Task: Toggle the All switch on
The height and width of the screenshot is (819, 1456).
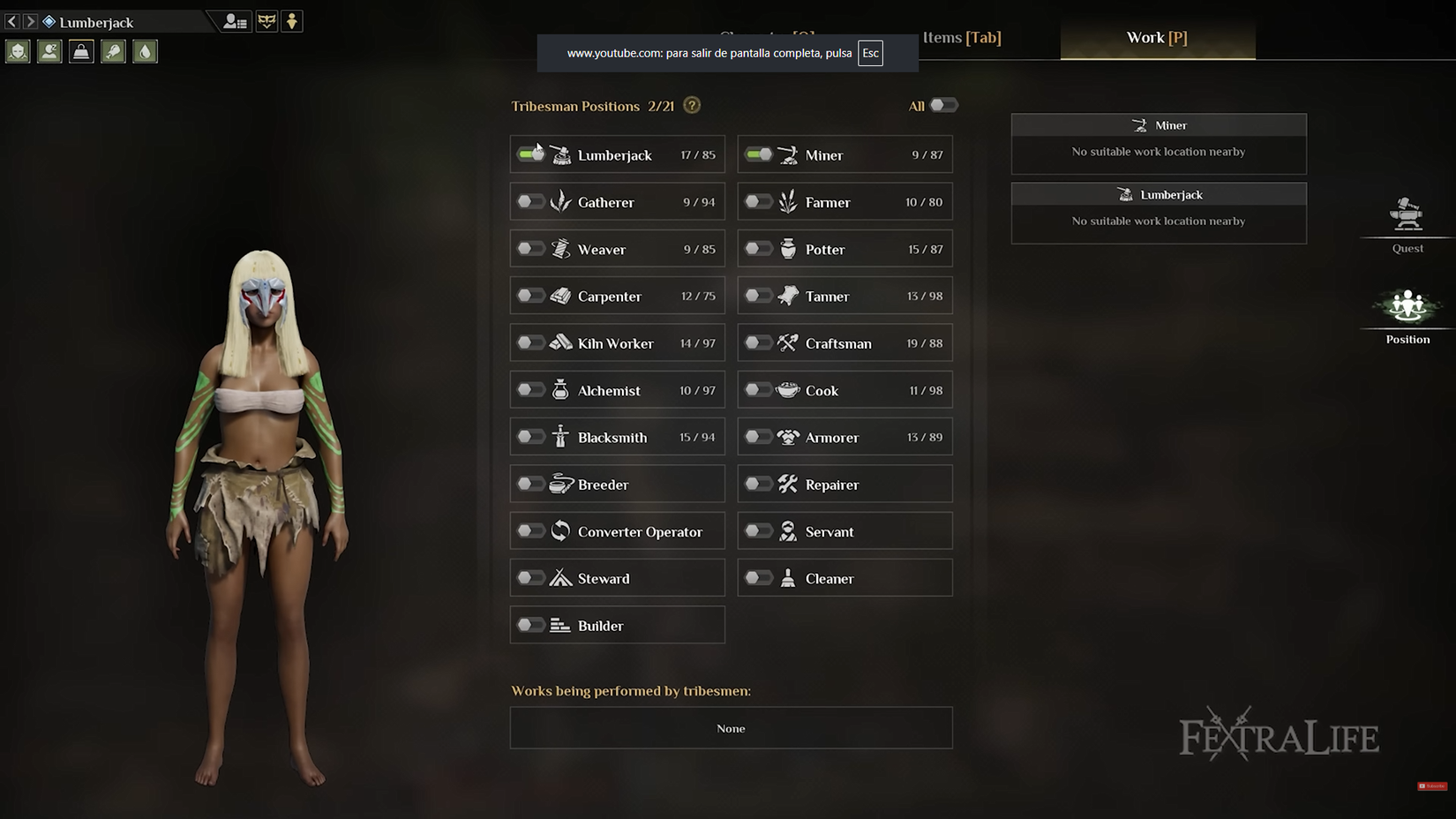Action: [x=942, y=105]
